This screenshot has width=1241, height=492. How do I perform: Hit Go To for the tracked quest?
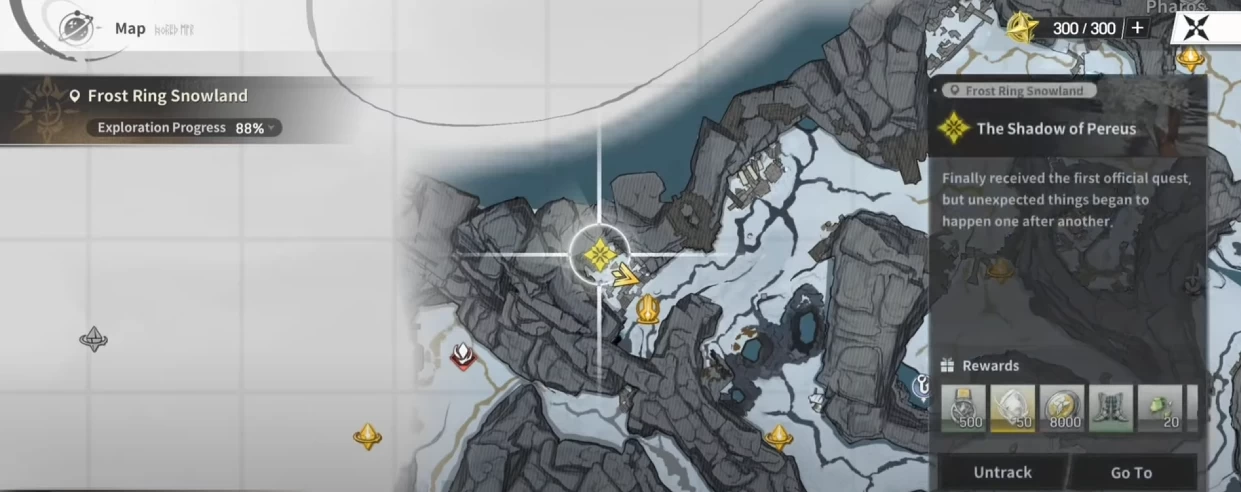pyautogui.click(x=1131, y=472)
